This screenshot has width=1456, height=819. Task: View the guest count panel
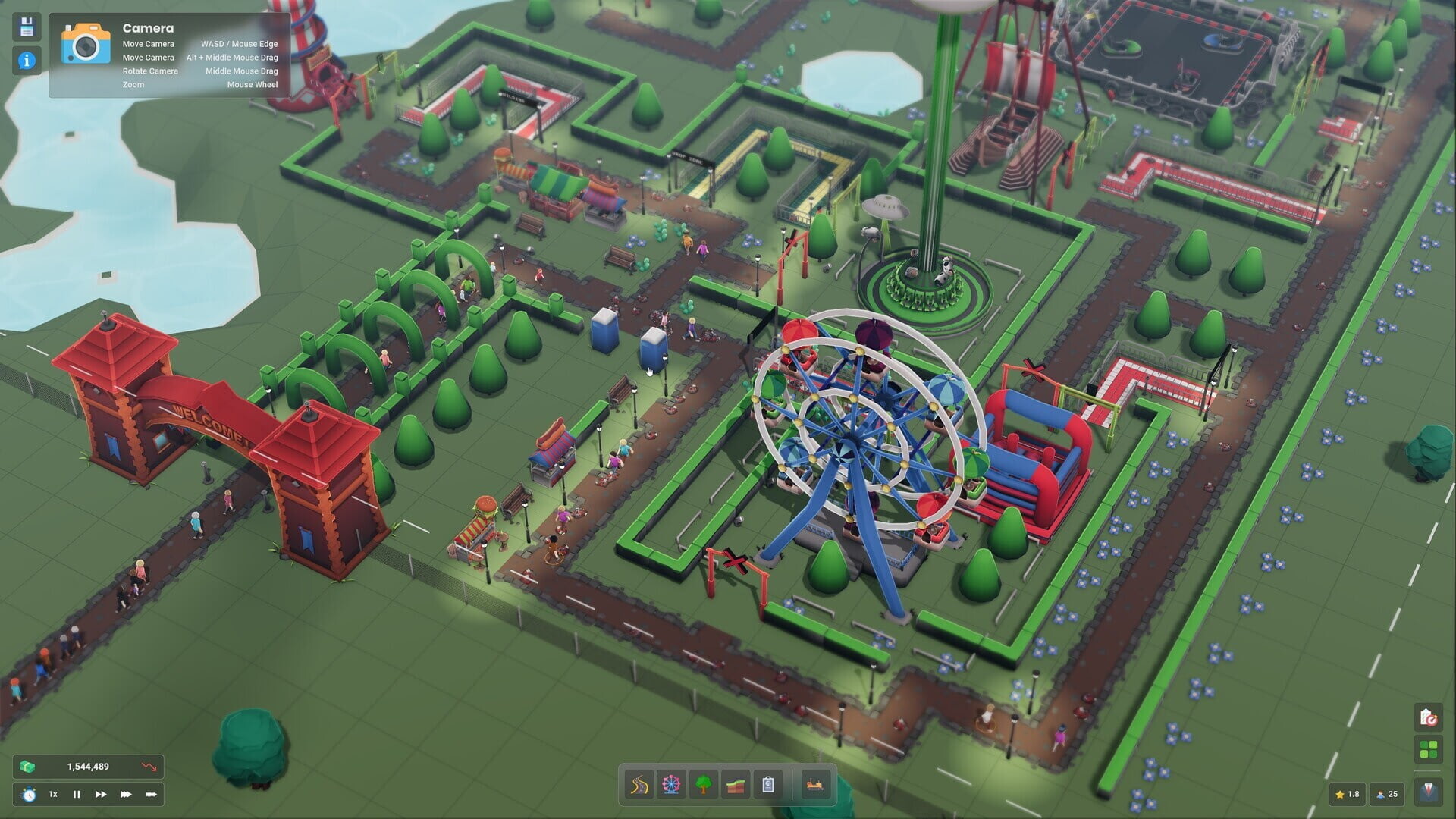pyautogui.click(x=1387, y=794)
